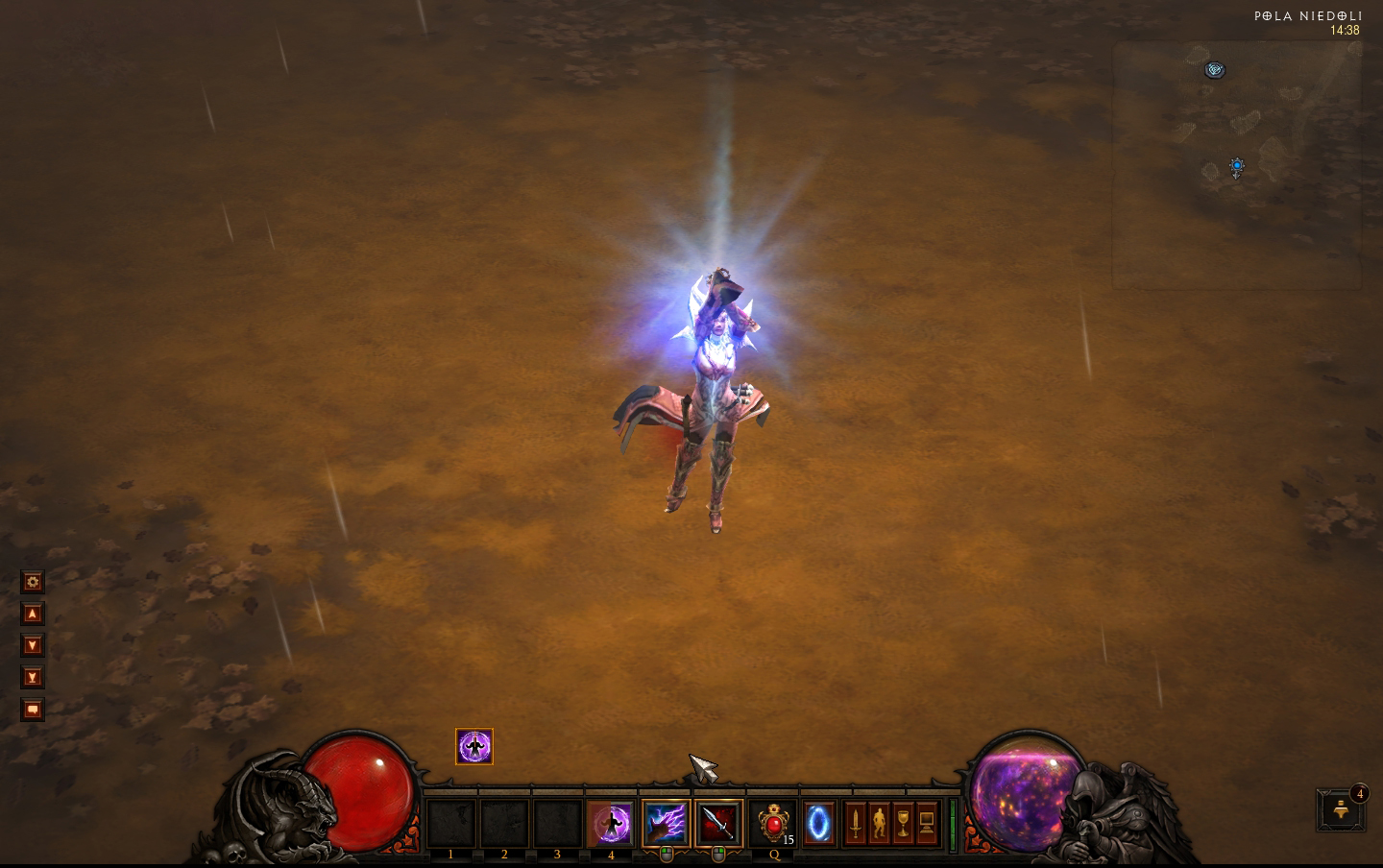The height and width of the screenshot is (868, 1383).
Task: Open the notification button showing 4
Action: coord(1342,809)
